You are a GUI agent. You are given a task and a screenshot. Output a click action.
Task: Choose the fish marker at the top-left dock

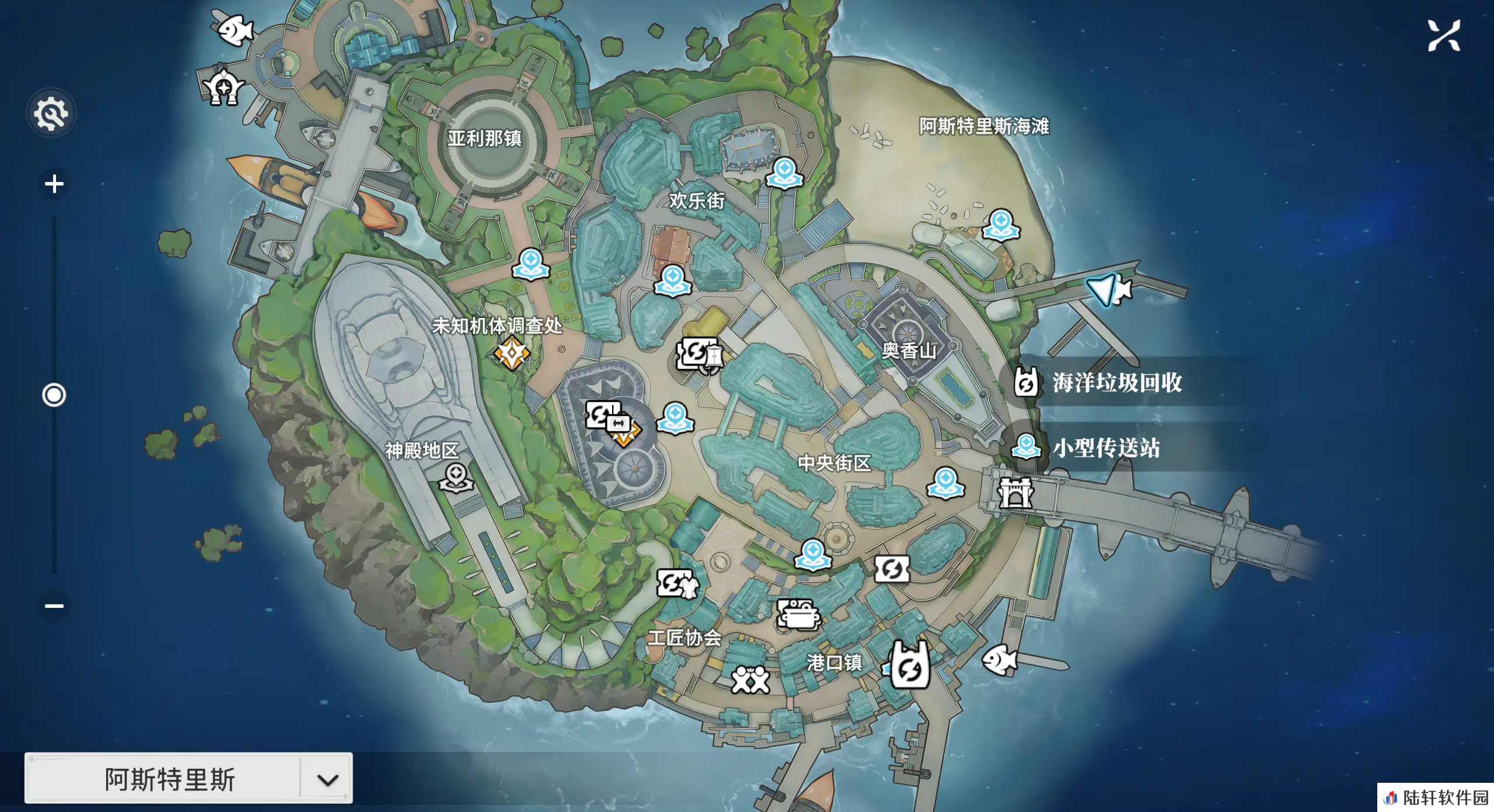click(x=235, y=29)
